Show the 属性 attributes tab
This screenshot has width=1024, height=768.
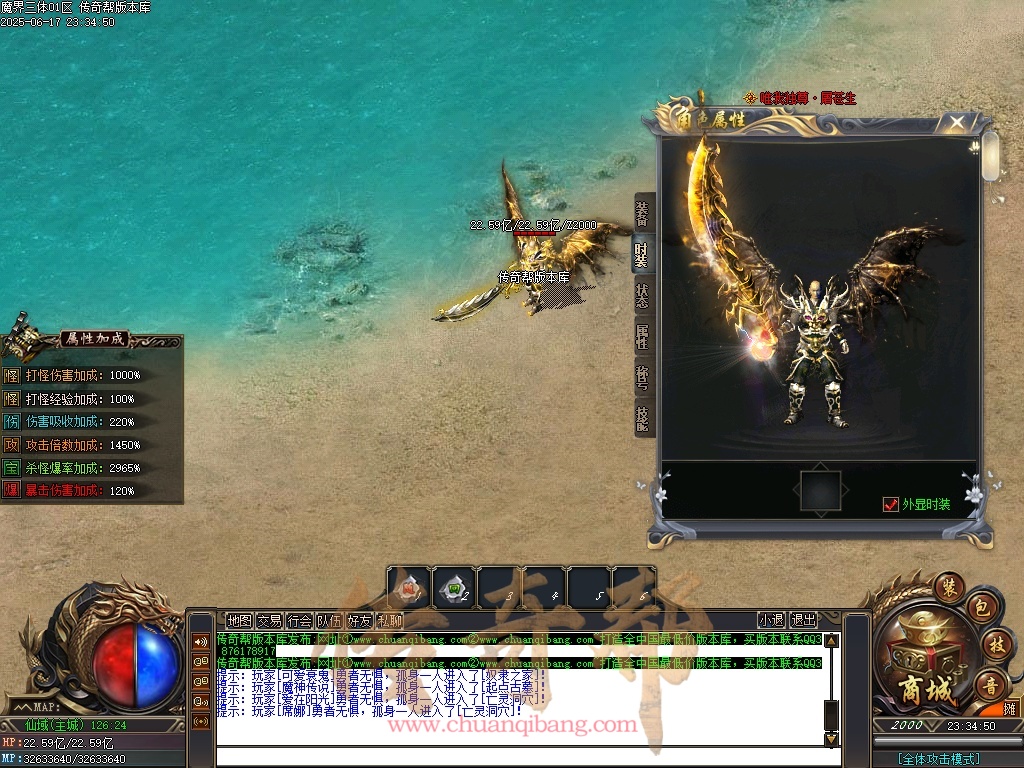tap(643, 337)
